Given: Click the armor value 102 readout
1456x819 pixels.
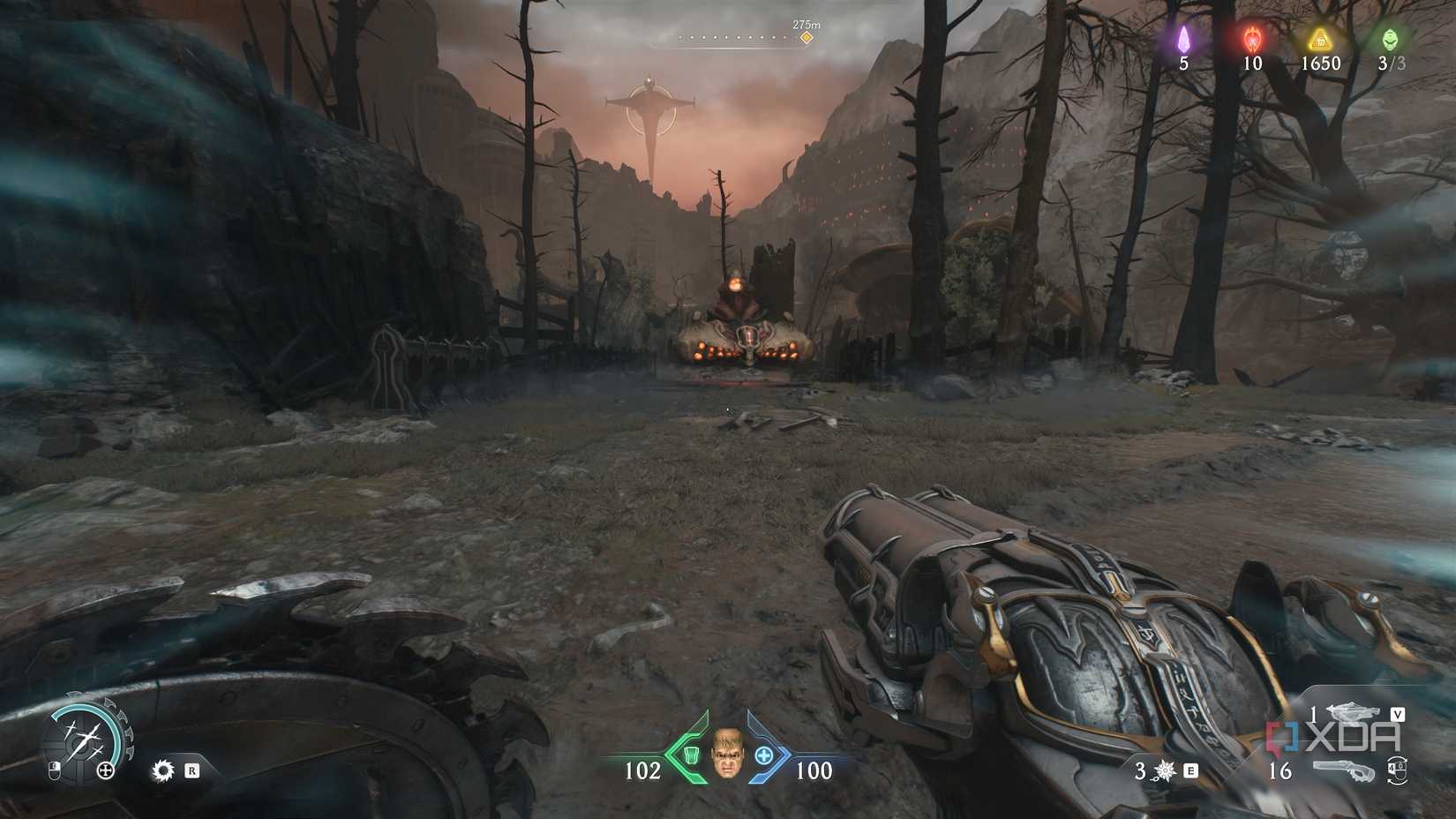Looking at the screenshot, I should click(x=644, y=770).
